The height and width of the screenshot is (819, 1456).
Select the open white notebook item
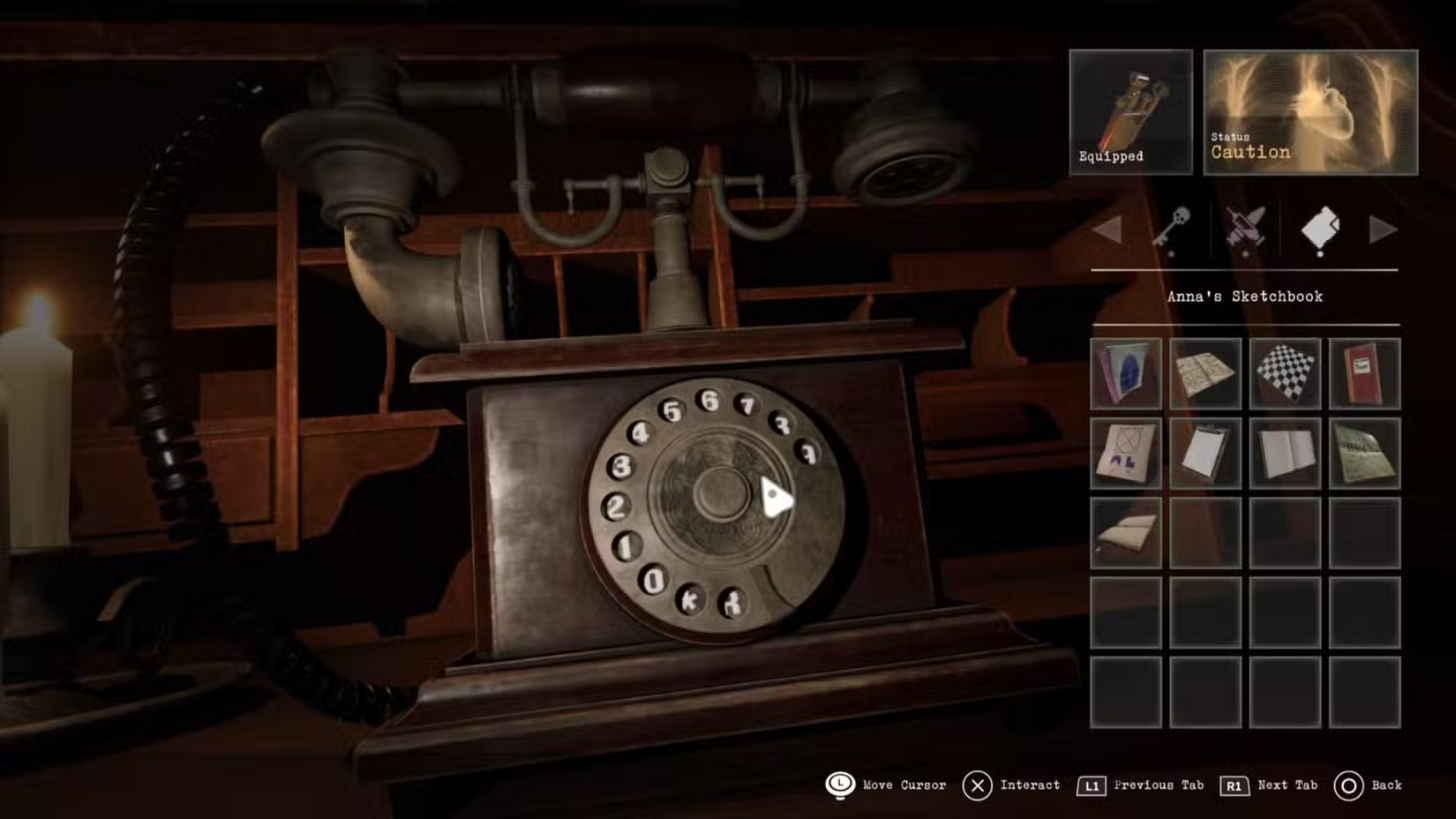click(x=1285, y=454)
